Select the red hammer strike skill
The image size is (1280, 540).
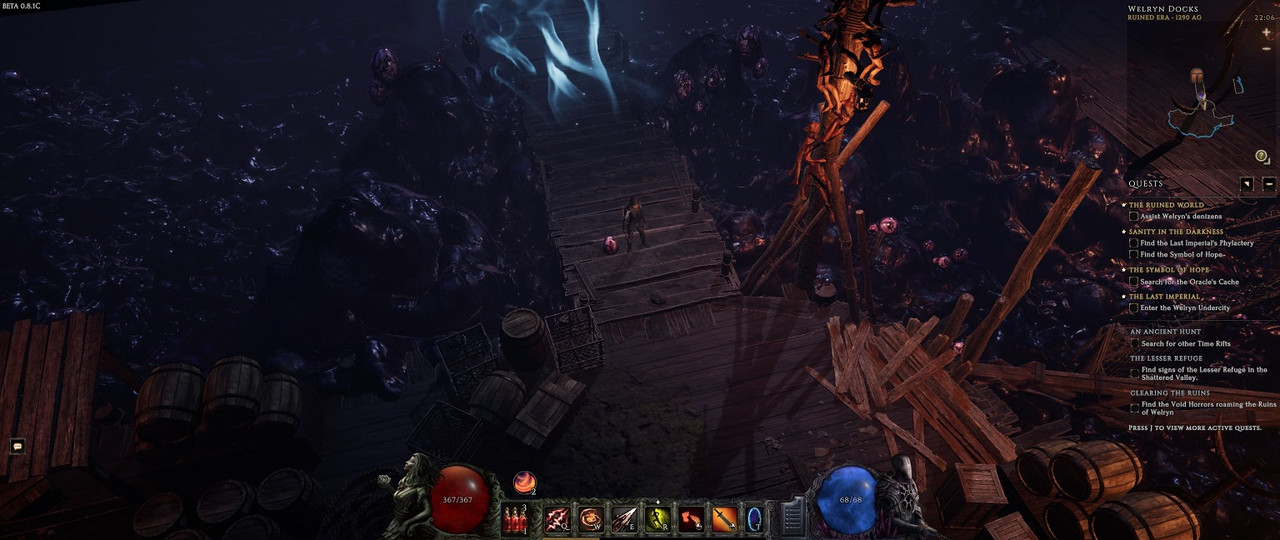690,518
